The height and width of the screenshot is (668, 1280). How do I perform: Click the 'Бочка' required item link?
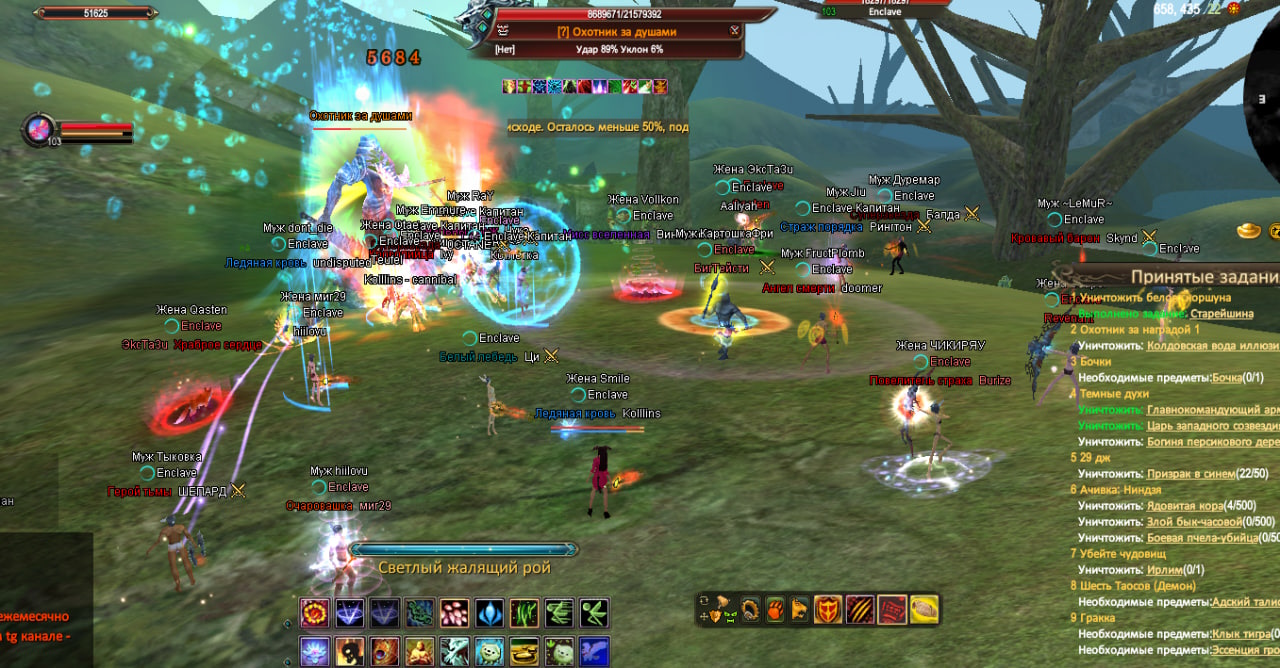(1226, 378)
